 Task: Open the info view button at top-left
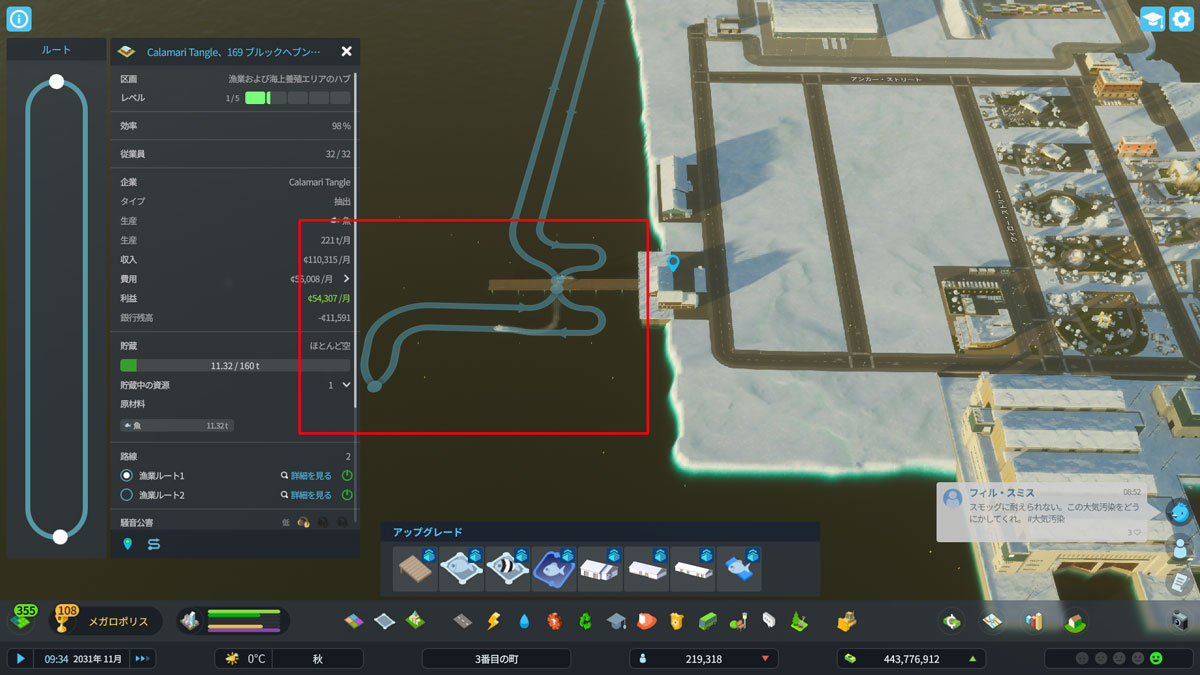tap(19, 19)
